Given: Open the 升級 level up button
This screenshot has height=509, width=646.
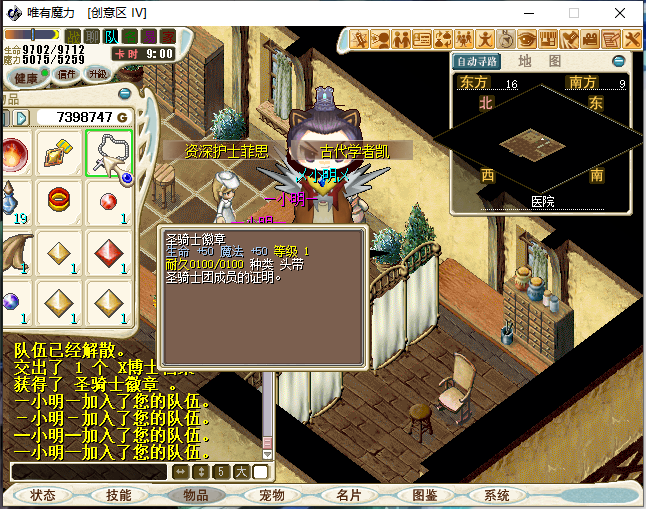Looking at the screenshot, I should (x=98, y=74).
